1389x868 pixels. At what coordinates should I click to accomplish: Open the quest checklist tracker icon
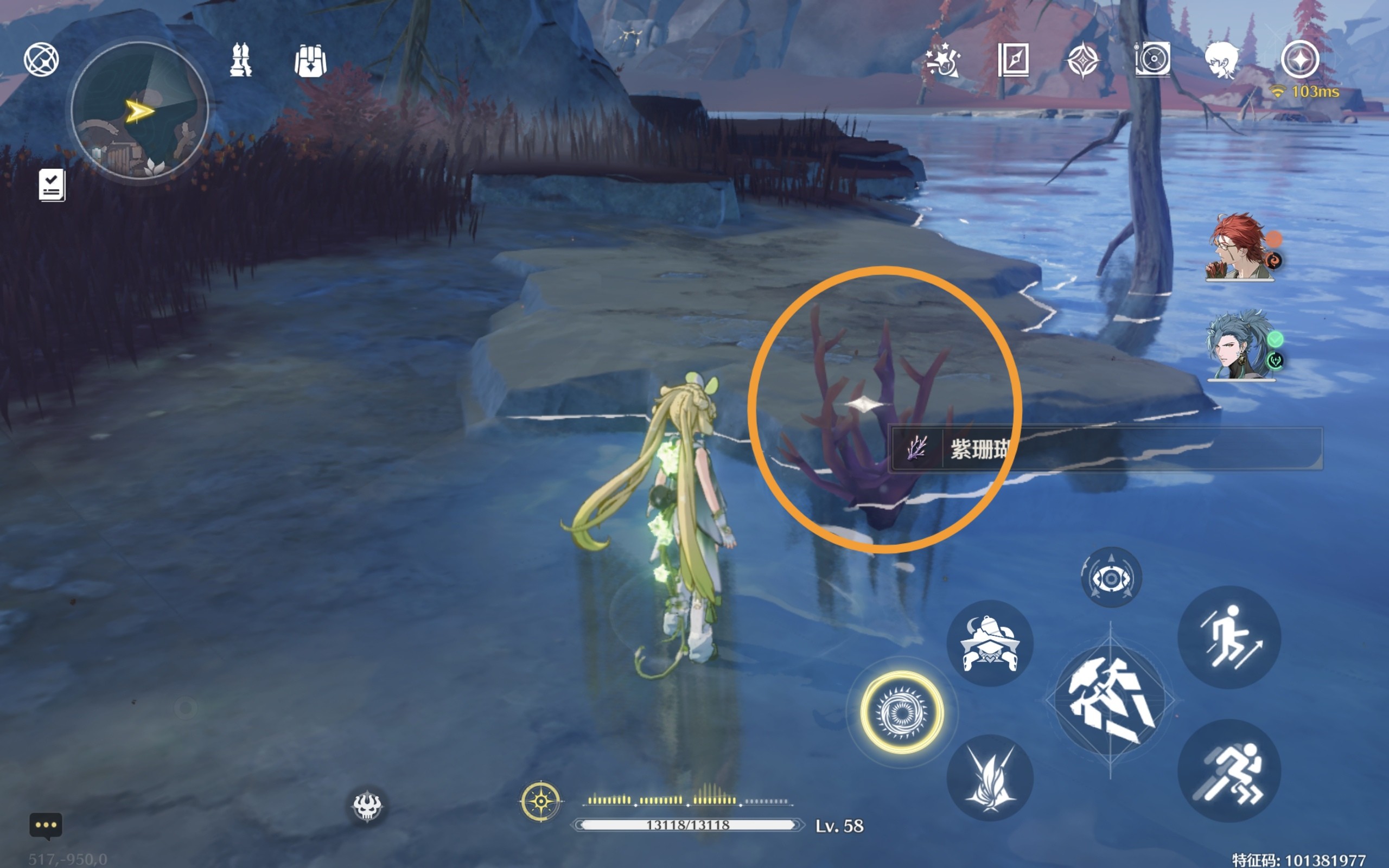52,185
